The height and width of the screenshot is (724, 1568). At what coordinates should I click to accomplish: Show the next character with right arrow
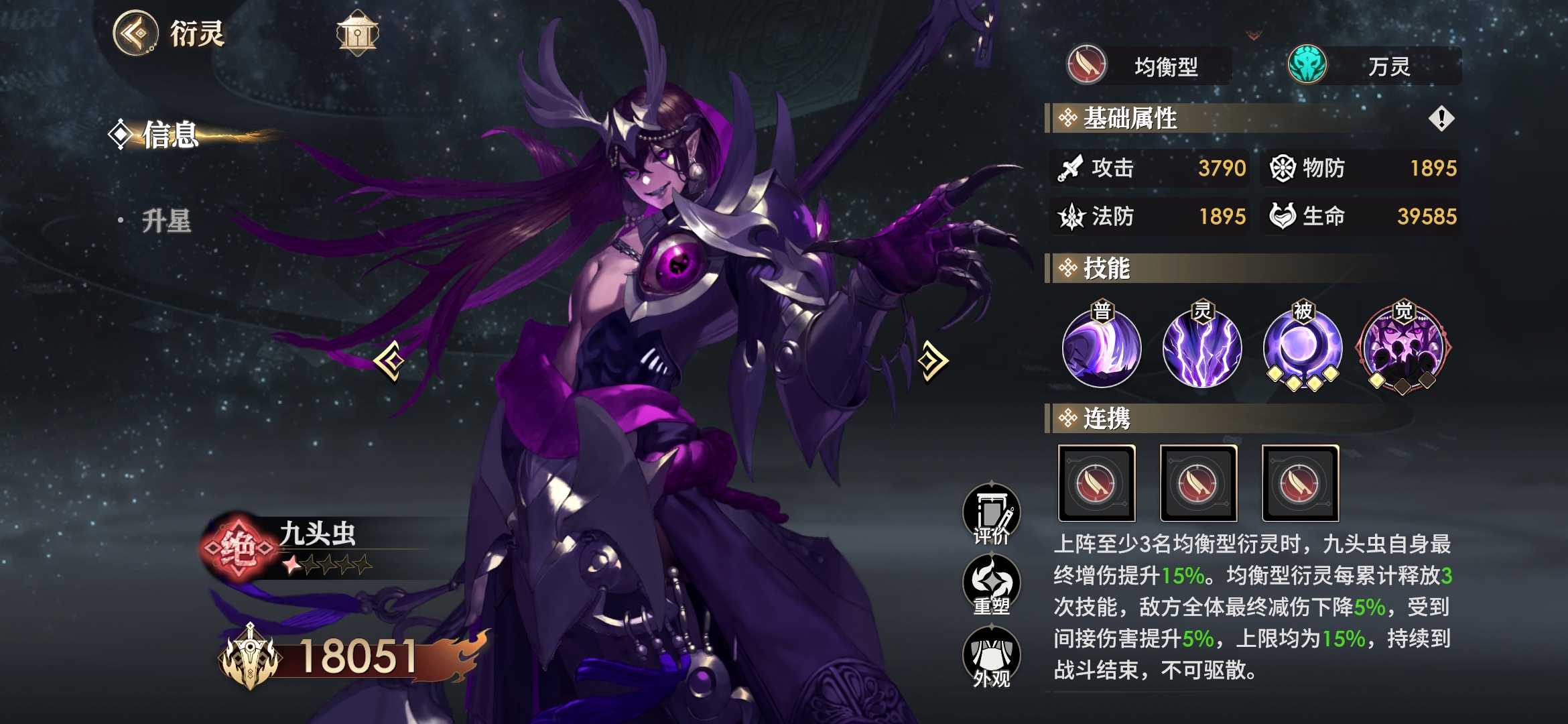pos(933,361)
